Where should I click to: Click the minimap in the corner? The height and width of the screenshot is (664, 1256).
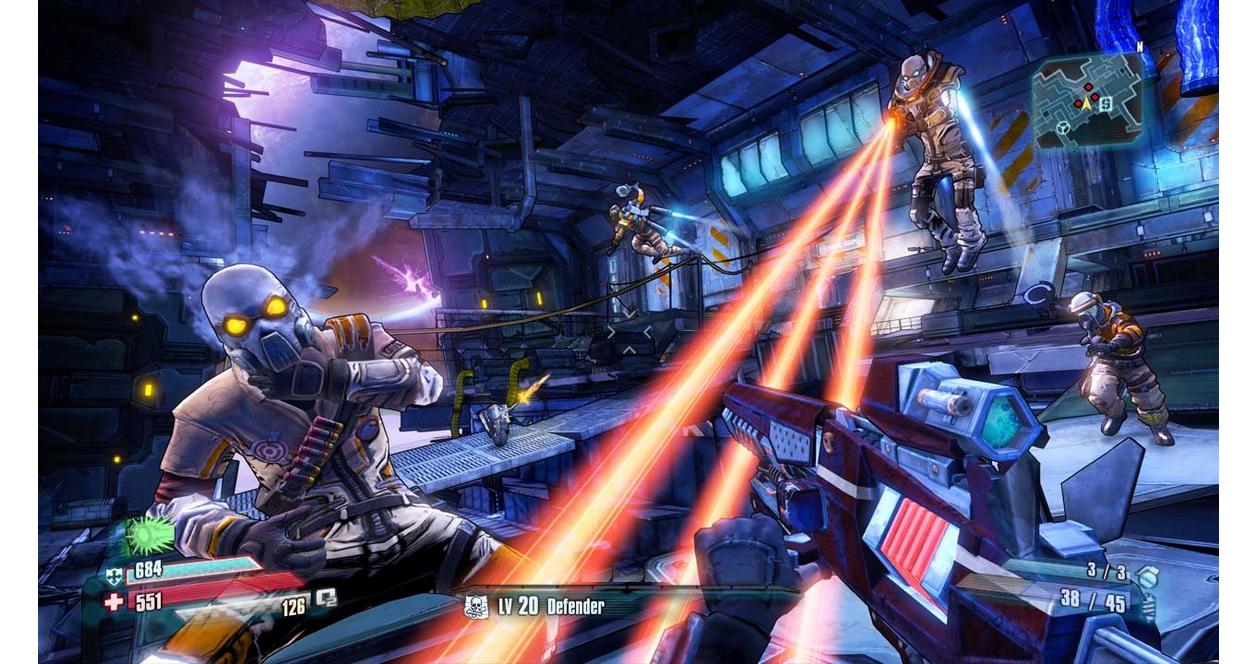point(1088,100)
